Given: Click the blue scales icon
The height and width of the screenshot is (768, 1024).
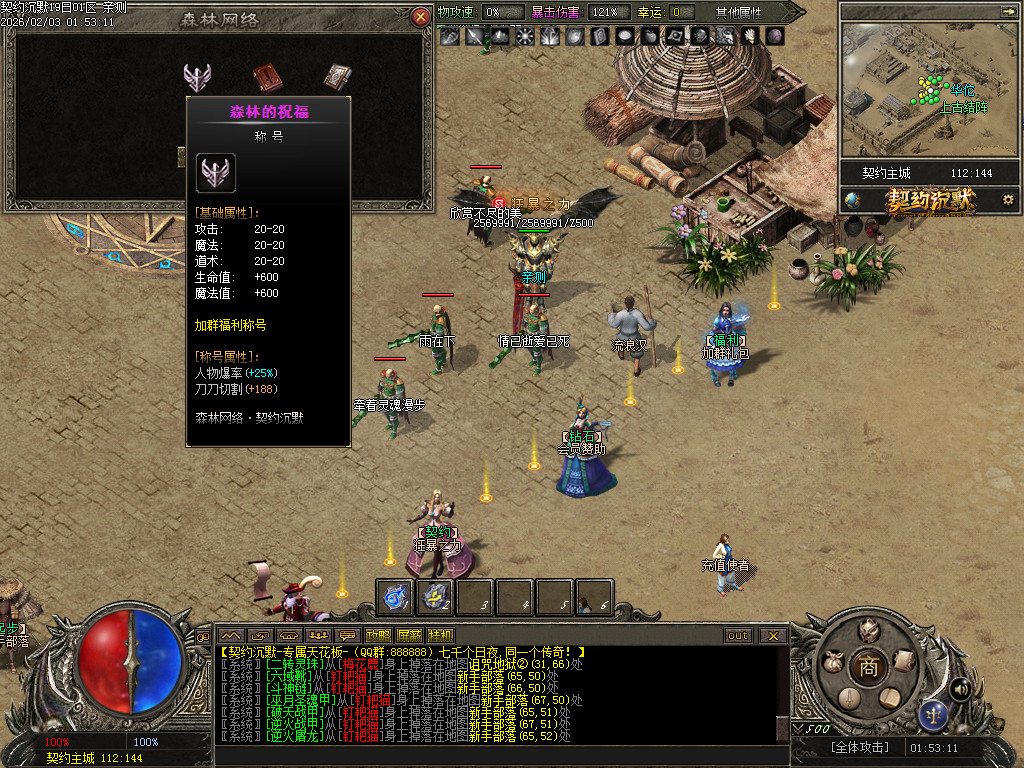Looking at the screenshot, I should 933,714.
